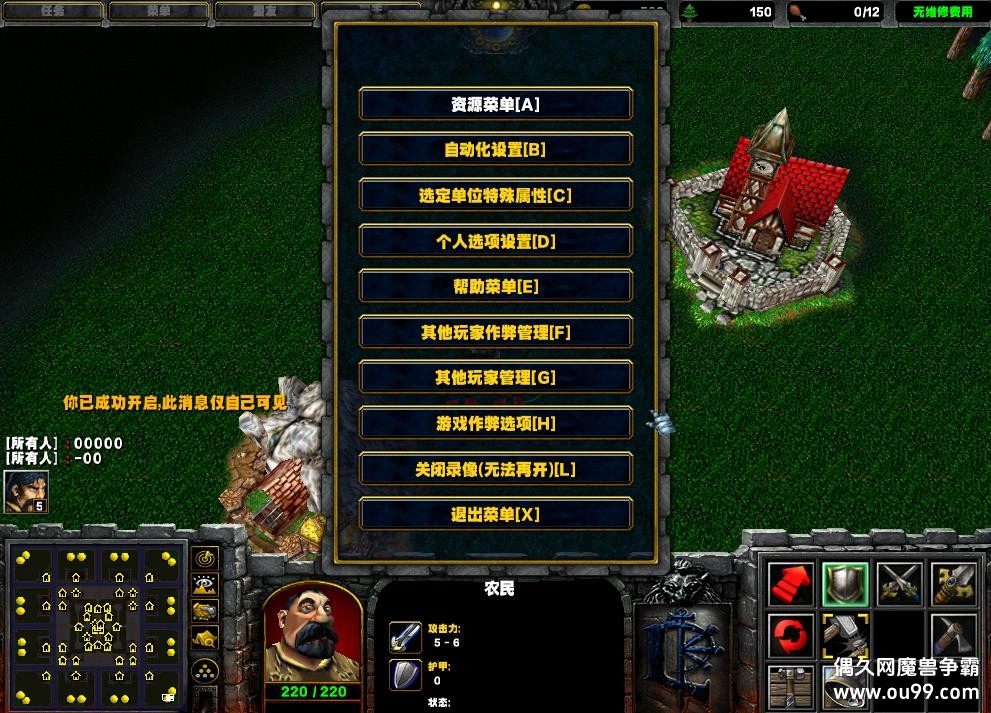The width and height of the screenshot is (991, 713).
Task: Click the minimap signal ping button
Action: coord(205,558)
